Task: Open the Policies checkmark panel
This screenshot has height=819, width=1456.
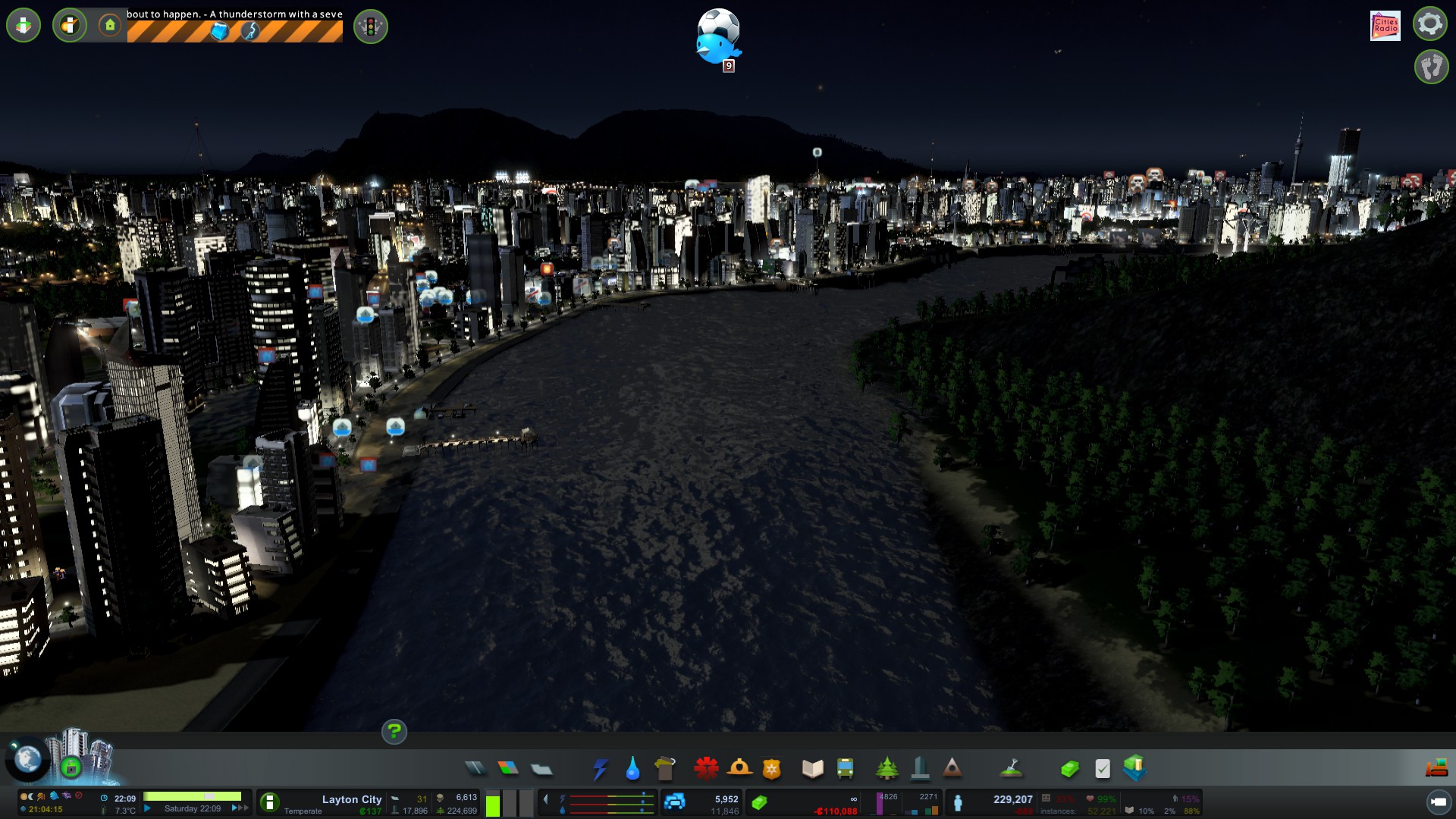Action: pyautogui.click(x=1103, y=769)
